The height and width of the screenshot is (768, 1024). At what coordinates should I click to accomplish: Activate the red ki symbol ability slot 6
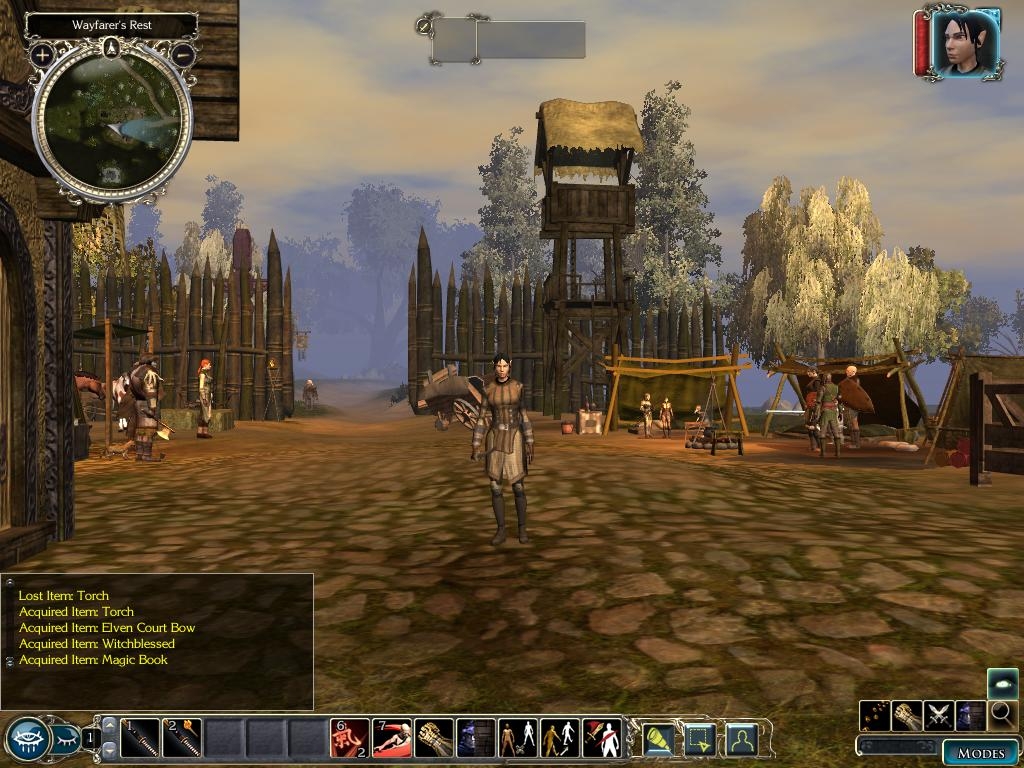coord(350,738)
